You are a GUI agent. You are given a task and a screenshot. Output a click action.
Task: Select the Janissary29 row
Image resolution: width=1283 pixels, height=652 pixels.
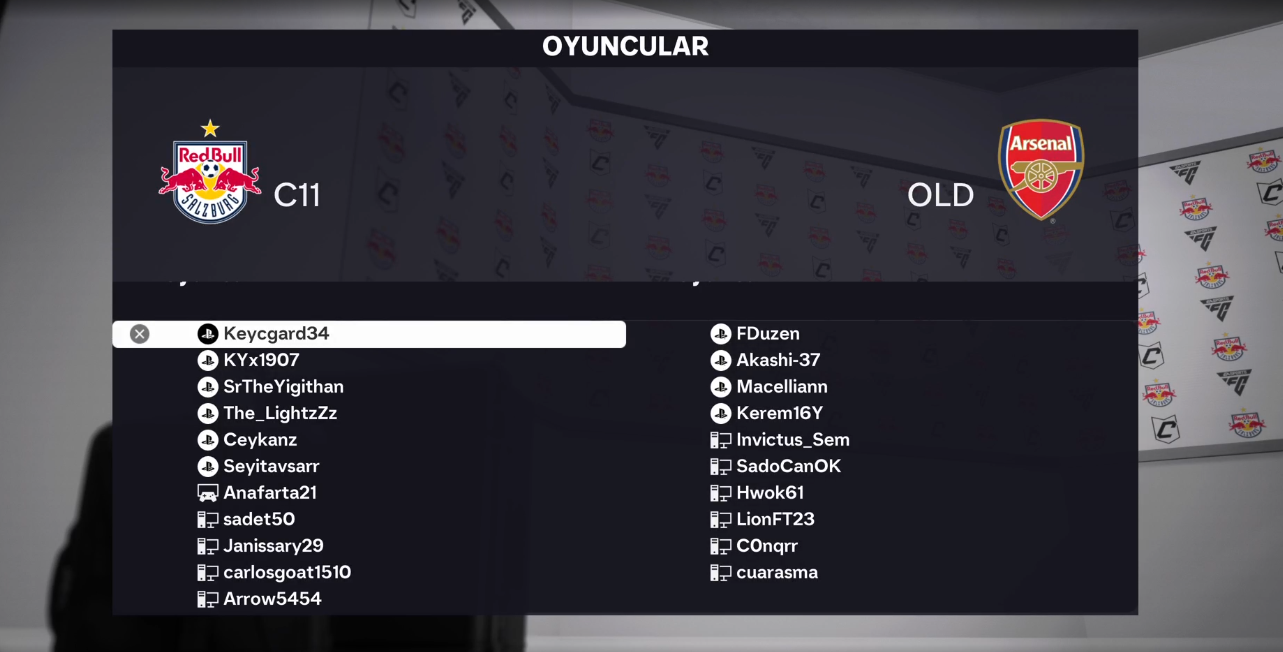click(x=273, y=546)
